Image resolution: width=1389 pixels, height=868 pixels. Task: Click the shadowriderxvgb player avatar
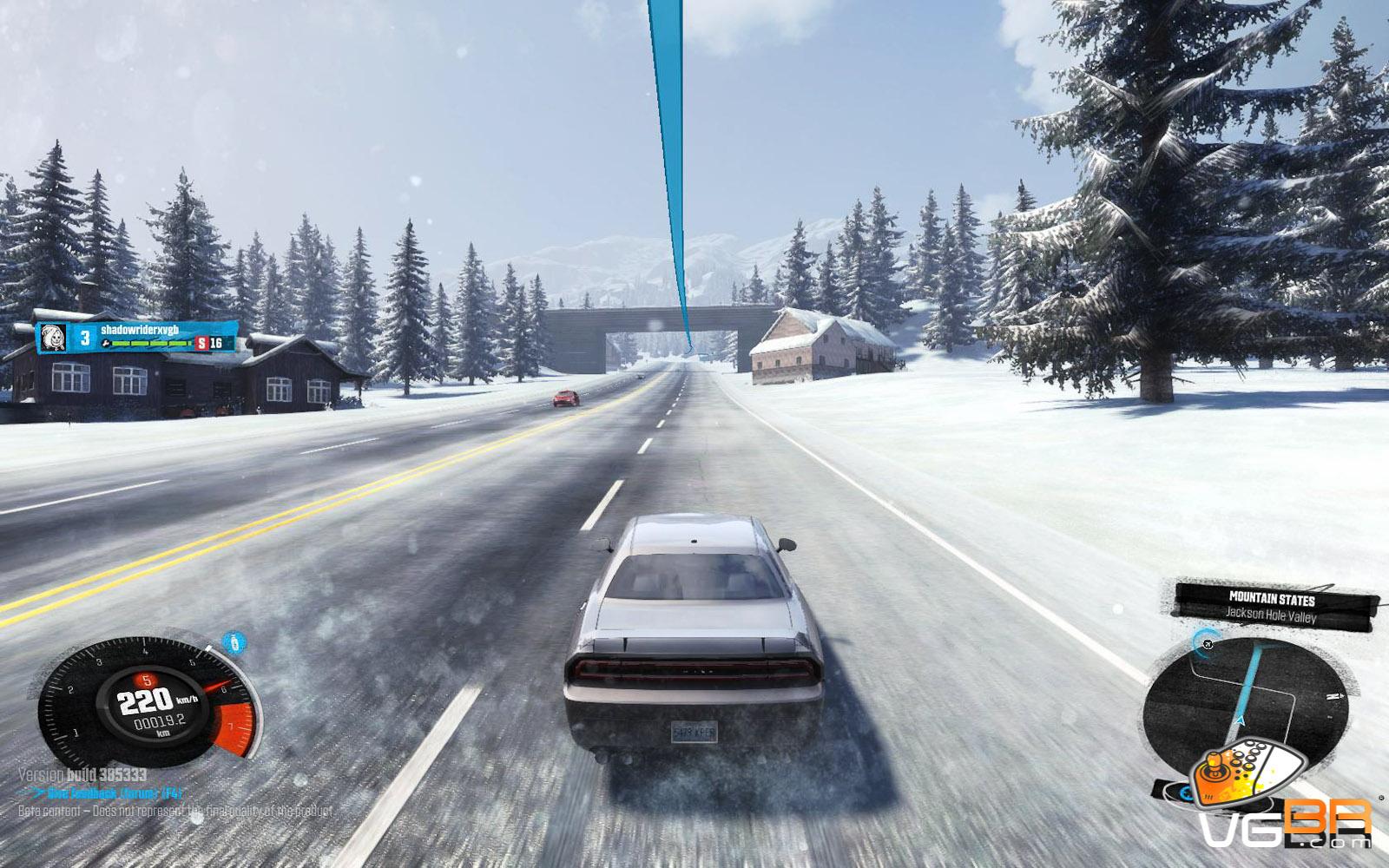point(53,338)
